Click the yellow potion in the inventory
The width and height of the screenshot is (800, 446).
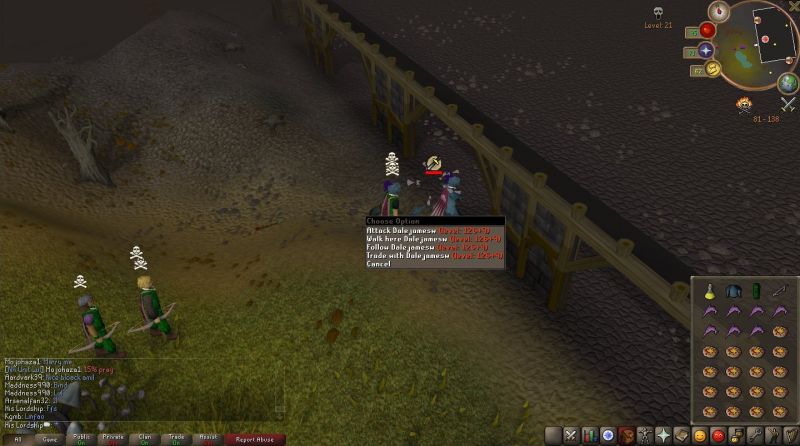click(x=708, y=290)
